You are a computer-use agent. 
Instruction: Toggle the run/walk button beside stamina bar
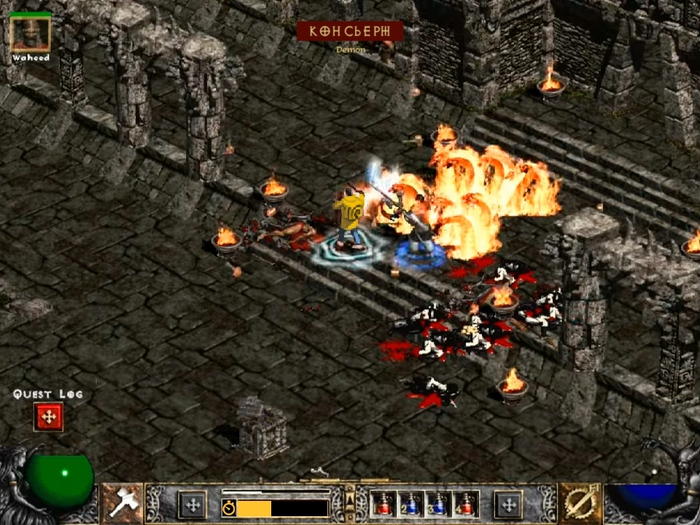229,508
